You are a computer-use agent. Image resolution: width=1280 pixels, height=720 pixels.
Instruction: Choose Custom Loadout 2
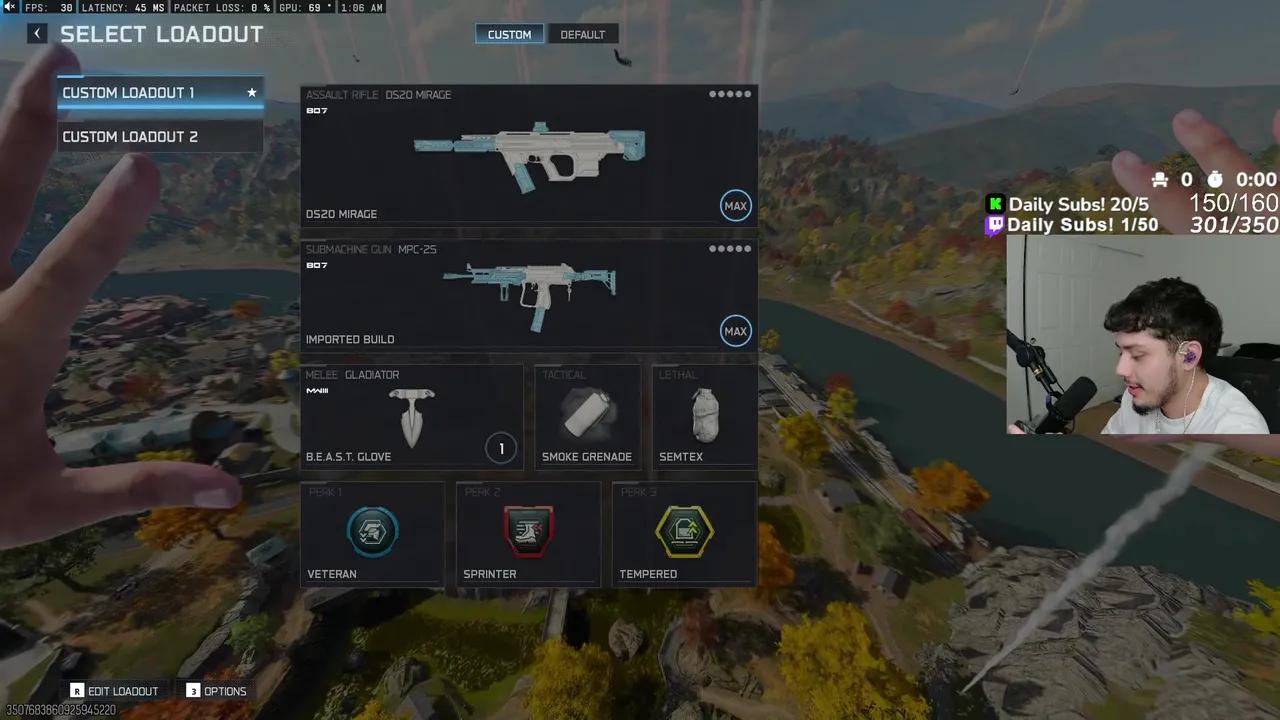[x=160, y=137]
